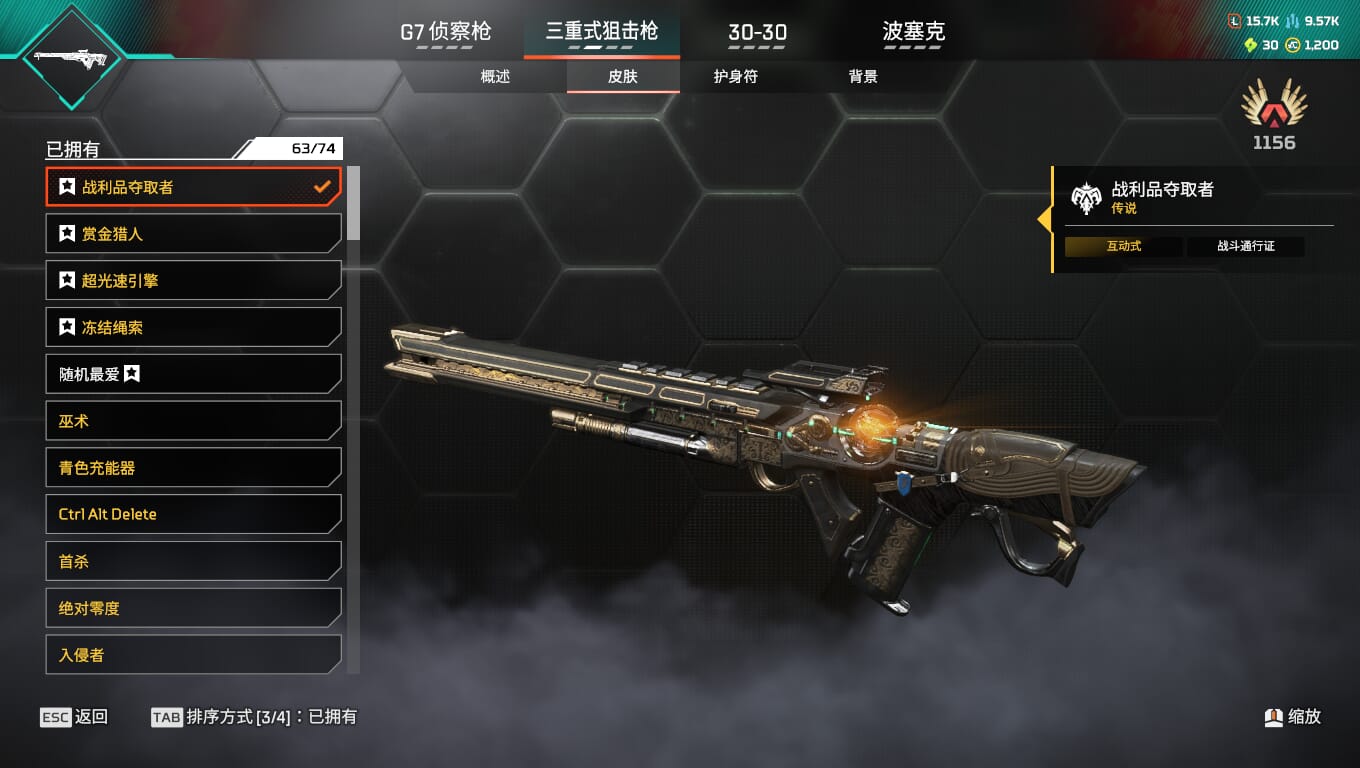1360x768 pixels.
Task: Choose the 随机最爱 option
Action: coord(193,374)
